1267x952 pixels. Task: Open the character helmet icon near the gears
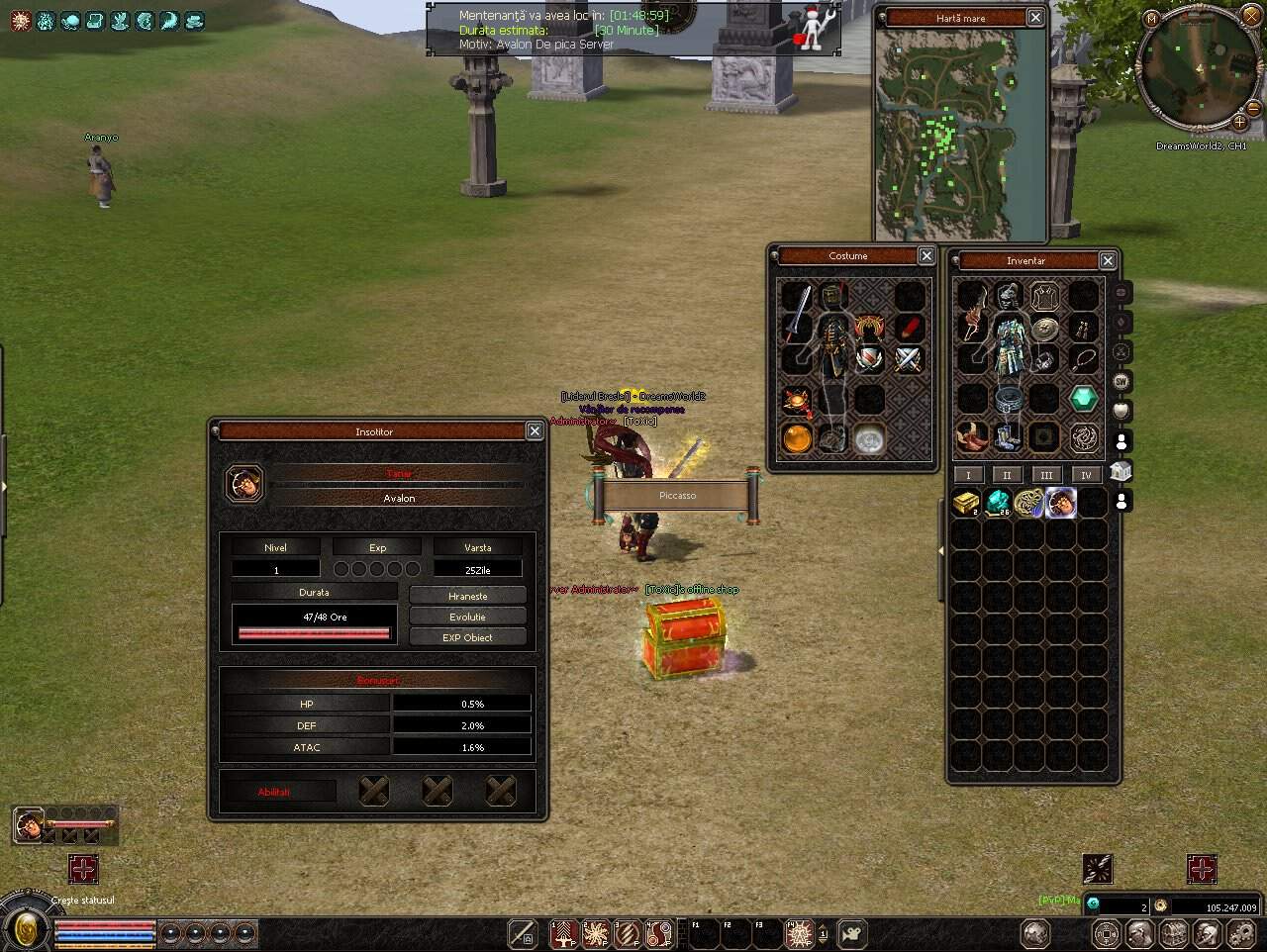click(x=1206, y=933)
